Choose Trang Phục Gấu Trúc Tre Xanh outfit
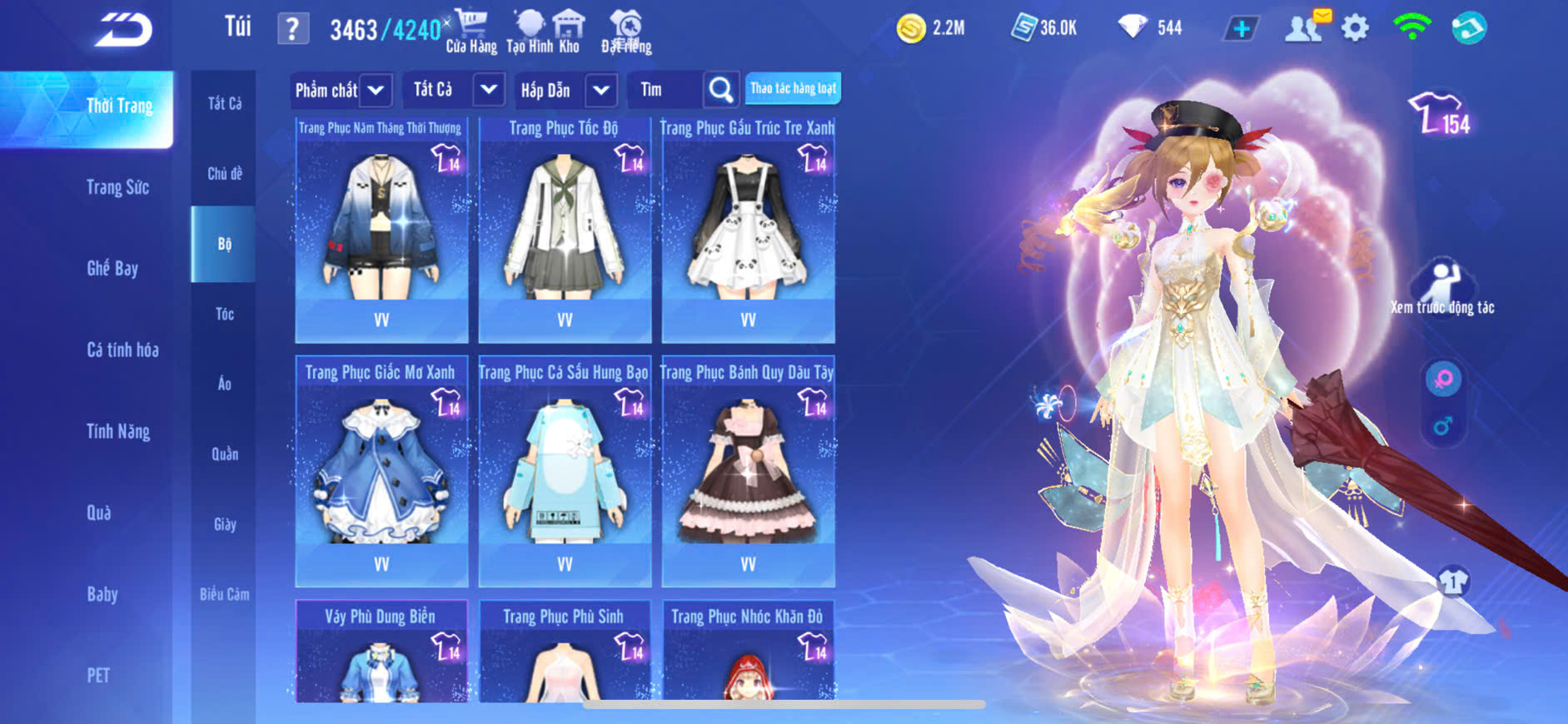 pyautogui.click(x=748, y=230)
